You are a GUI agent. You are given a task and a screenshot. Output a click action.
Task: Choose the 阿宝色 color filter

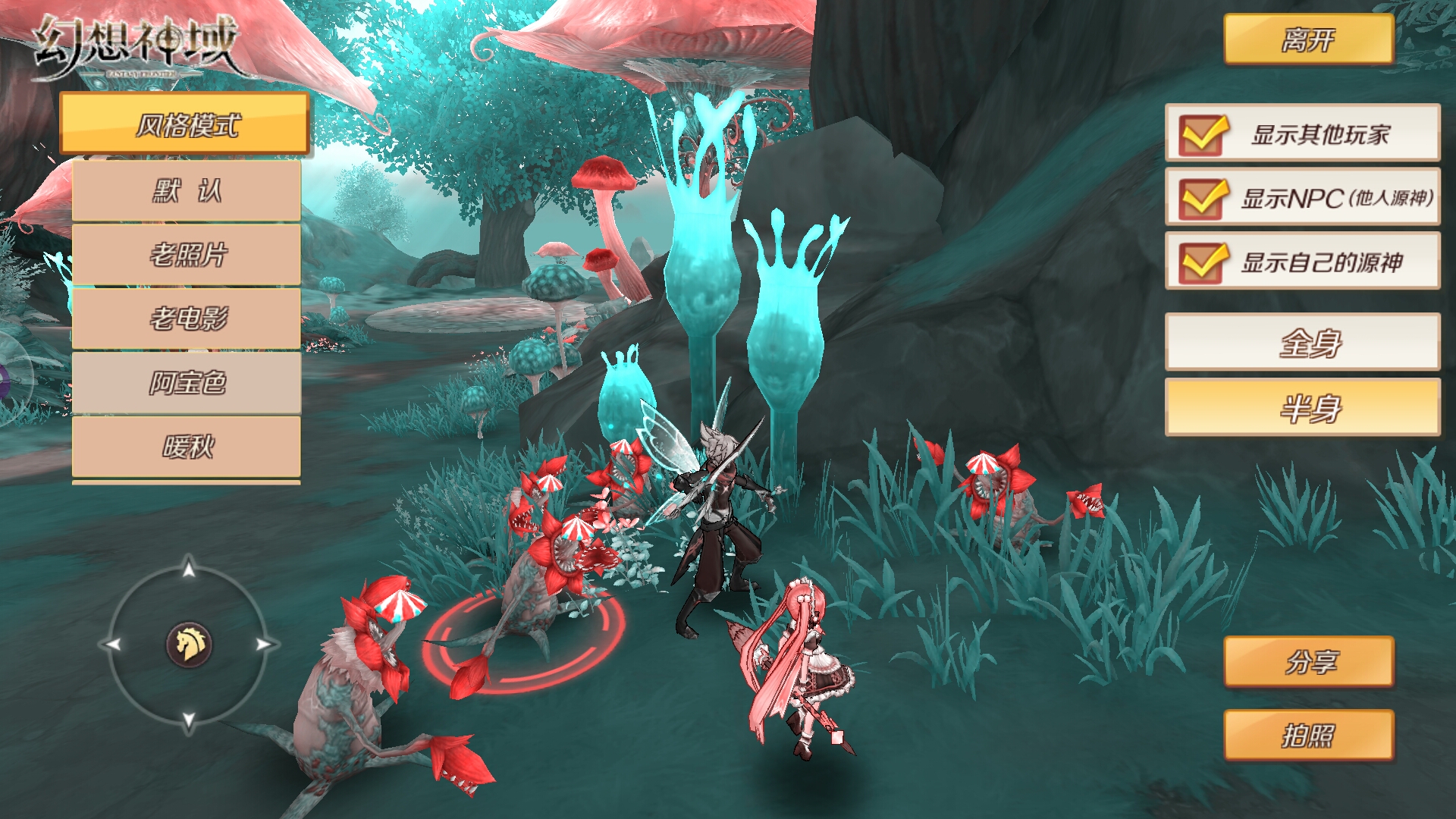[187, 383]
